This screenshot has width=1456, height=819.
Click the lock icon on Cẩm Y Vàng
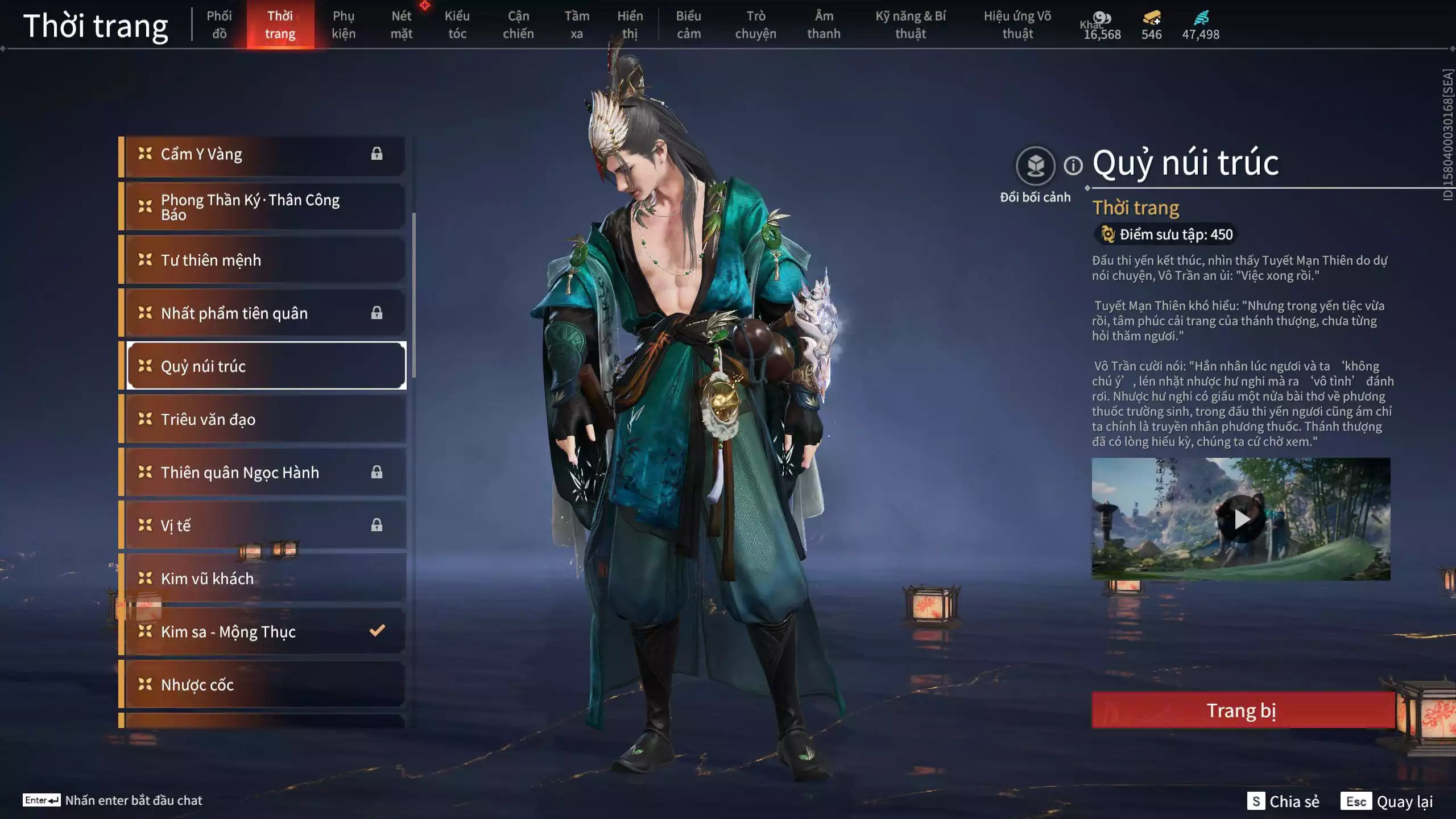tap(376, 154)
